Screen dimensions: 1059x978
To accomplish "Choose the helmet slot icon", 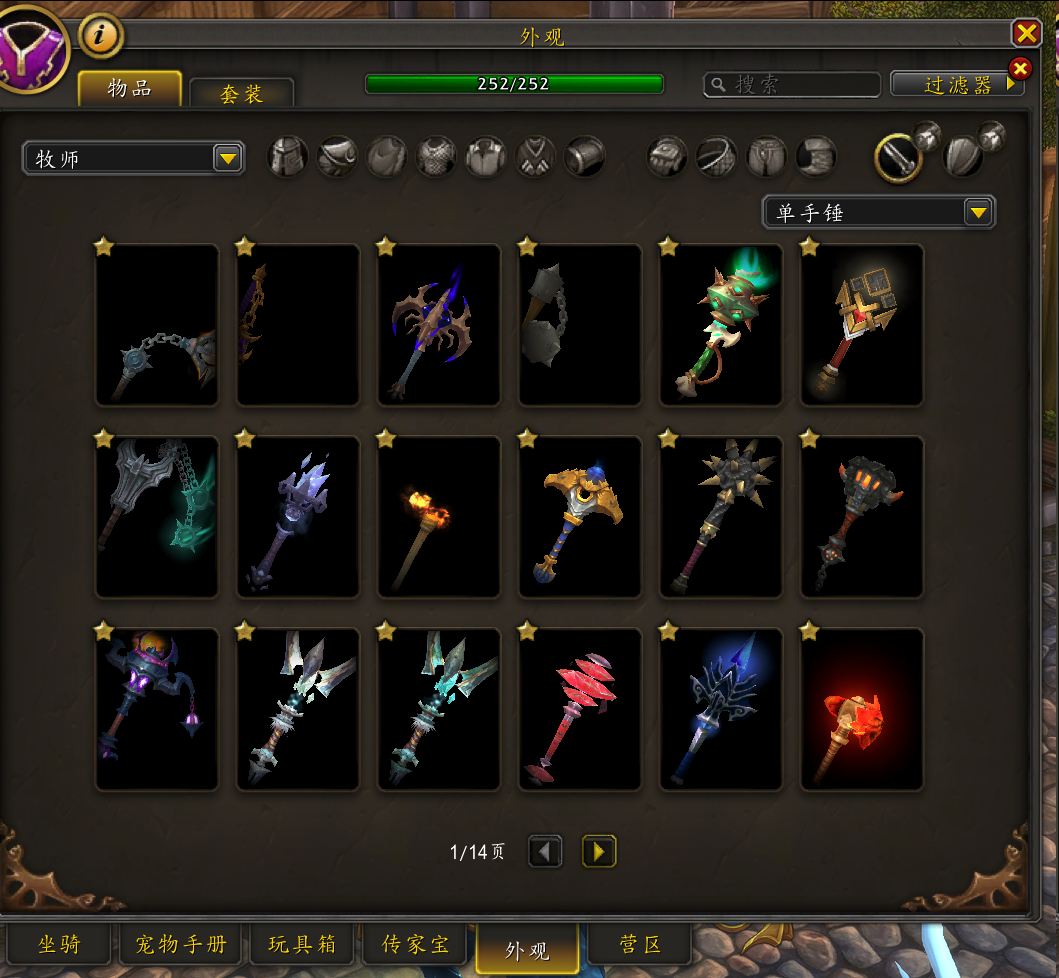I will (x=288, y=157).
